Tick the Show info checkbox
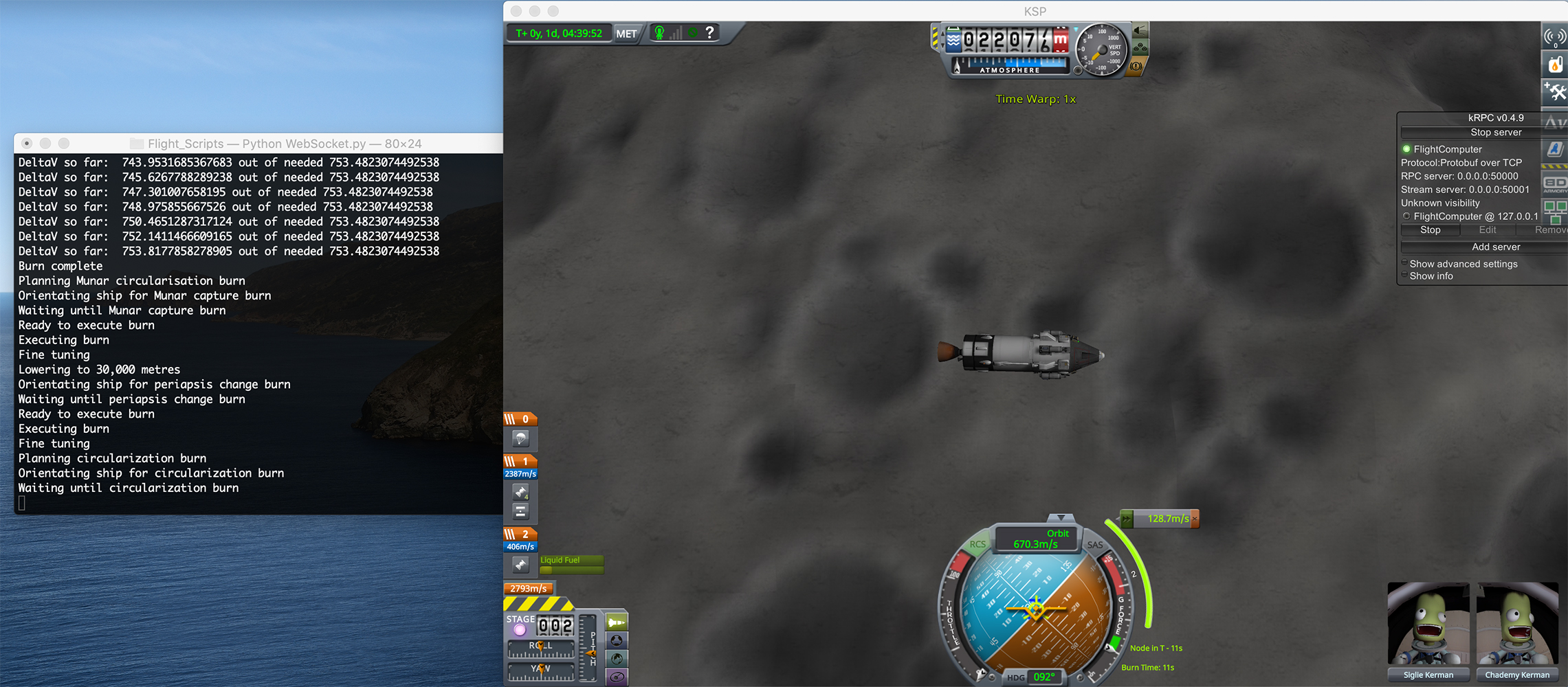Image resolution: width=1568 pixels, height=687 pixels. click(x=1404, y=276)
